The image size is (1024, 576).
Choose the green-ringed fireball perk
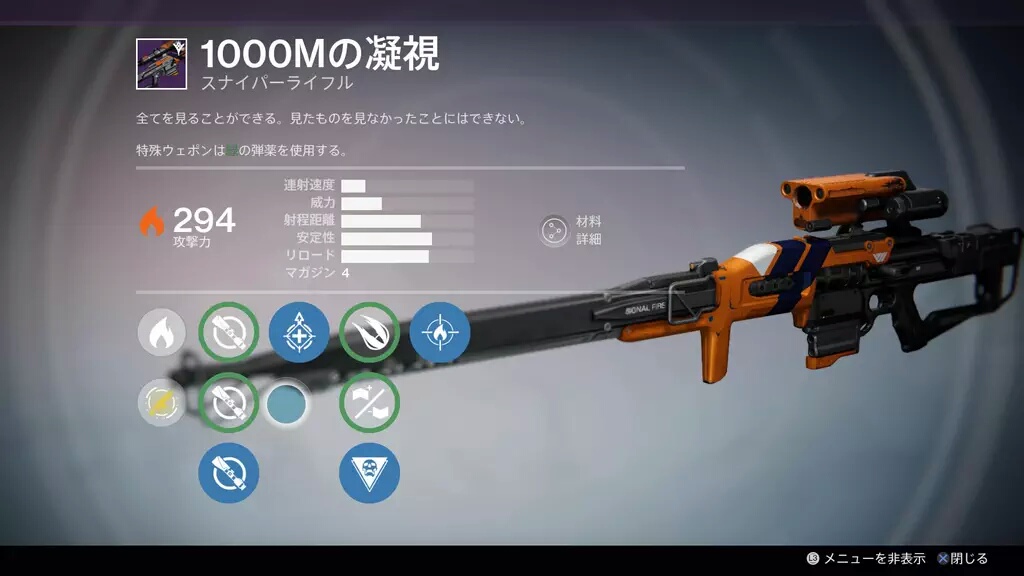click(x=369, y=332)
